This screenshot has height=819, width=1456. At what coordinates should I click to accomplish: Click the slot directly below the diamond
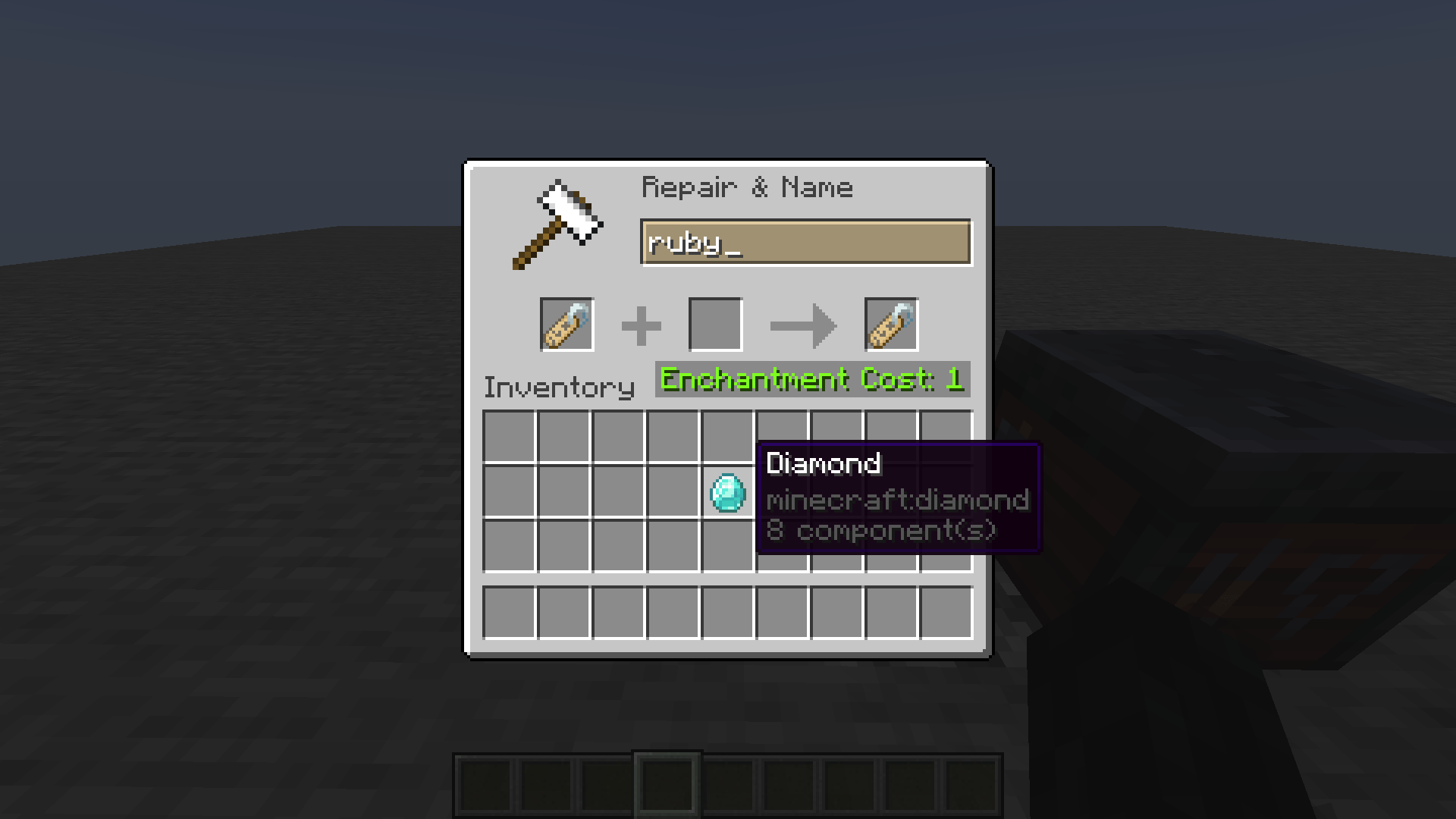point(730,544)
